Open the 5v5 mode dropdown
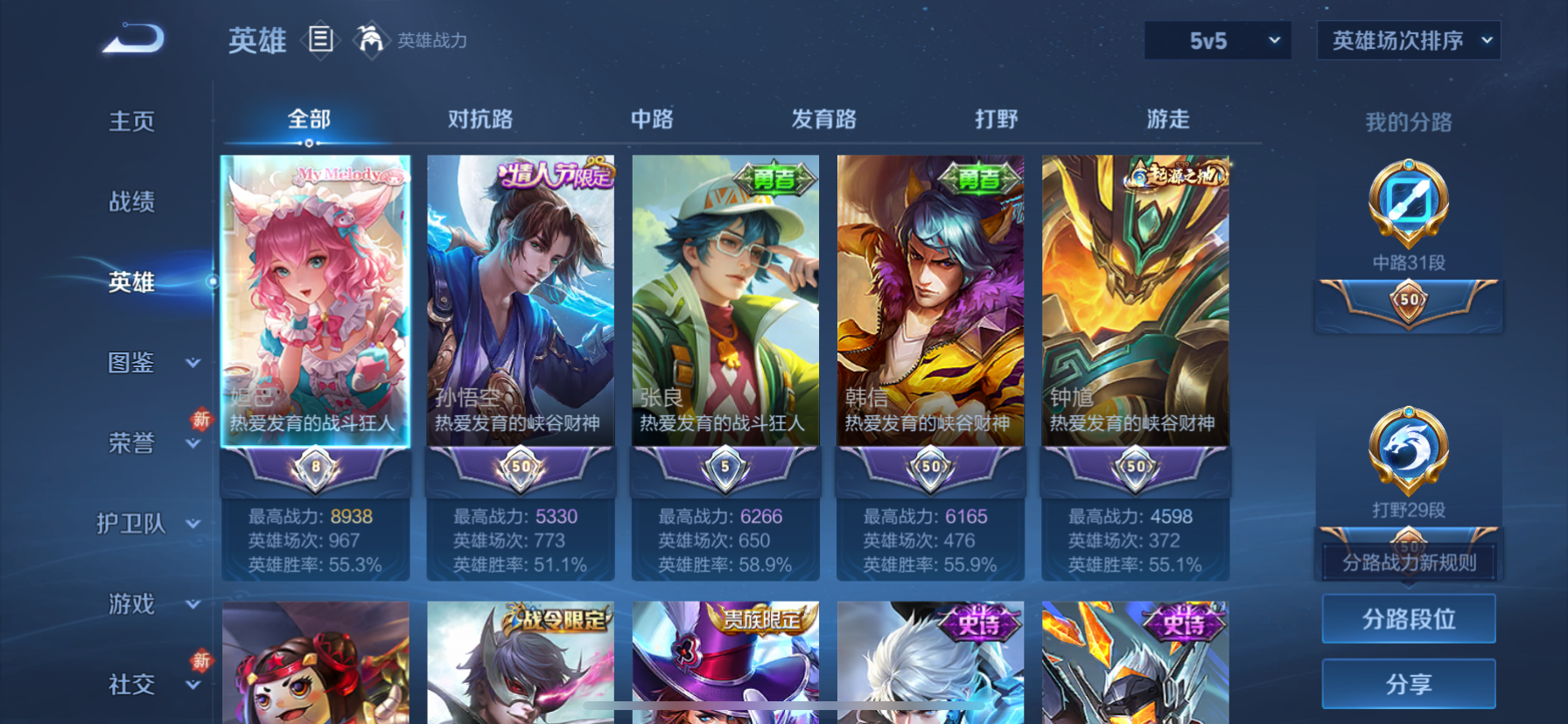1568x724 pixels. [x=1218, y=40]
